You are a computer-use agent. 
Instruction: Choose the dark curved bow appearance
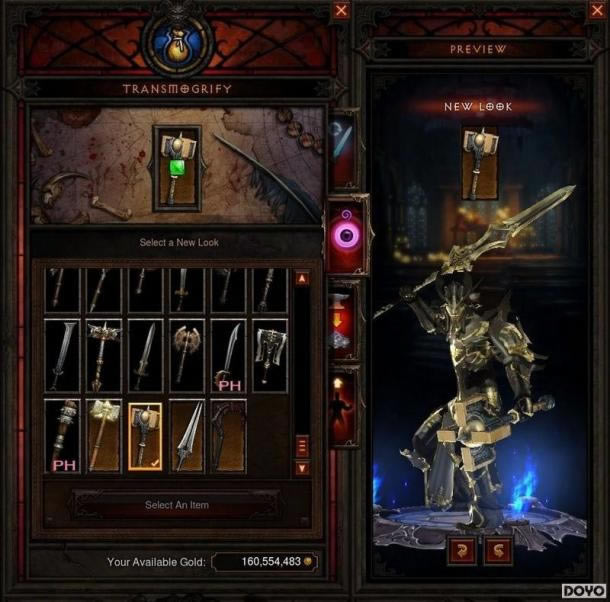point(228,436)
